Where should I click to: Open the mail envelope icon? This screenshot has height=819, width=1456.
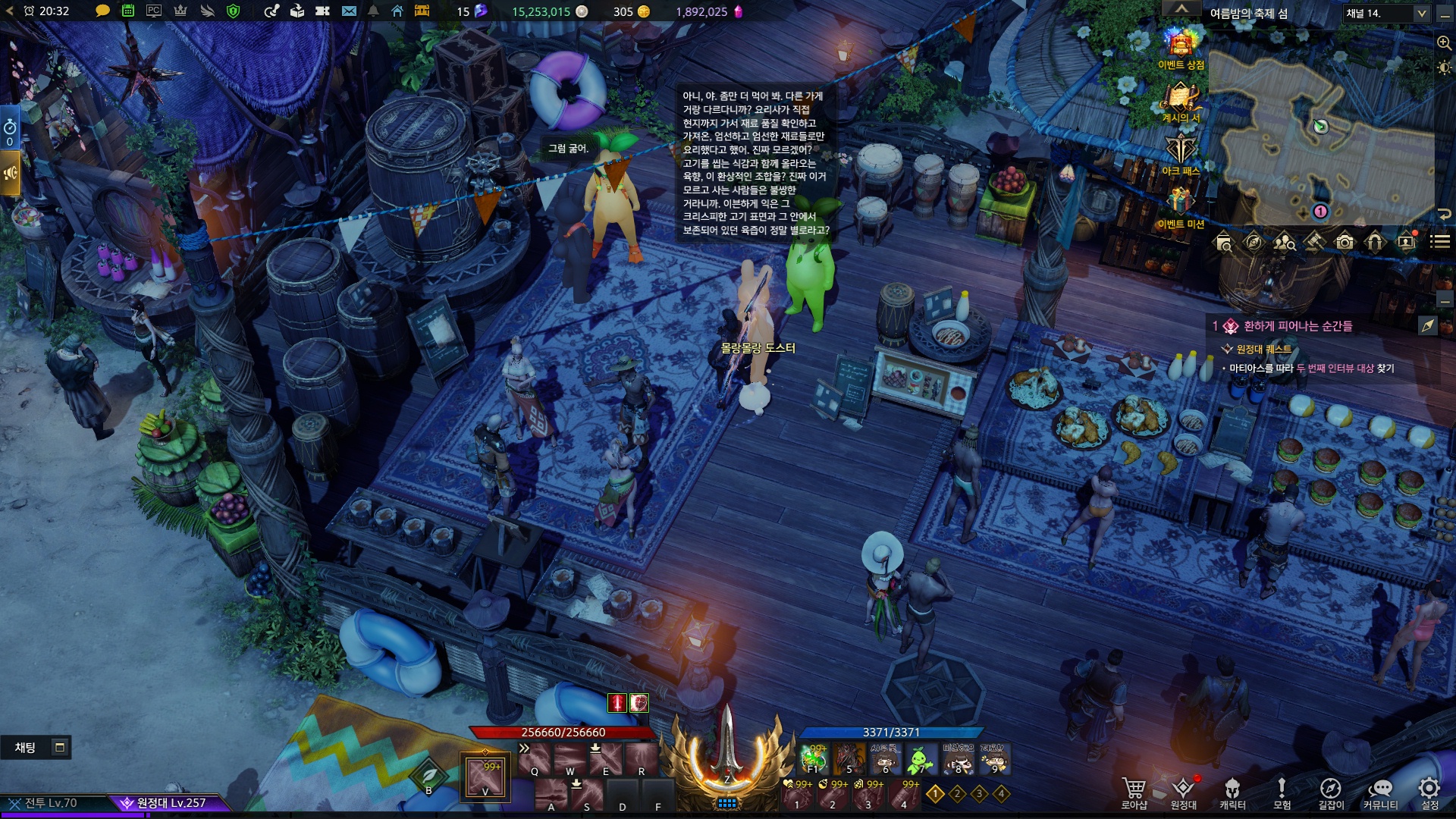(349, 11)
